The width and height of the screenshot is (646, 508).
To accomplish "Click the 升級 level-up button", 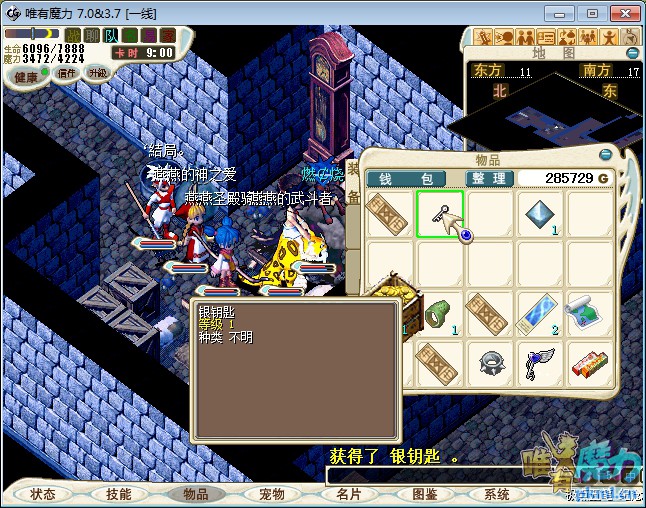I will tap(98, 73).
